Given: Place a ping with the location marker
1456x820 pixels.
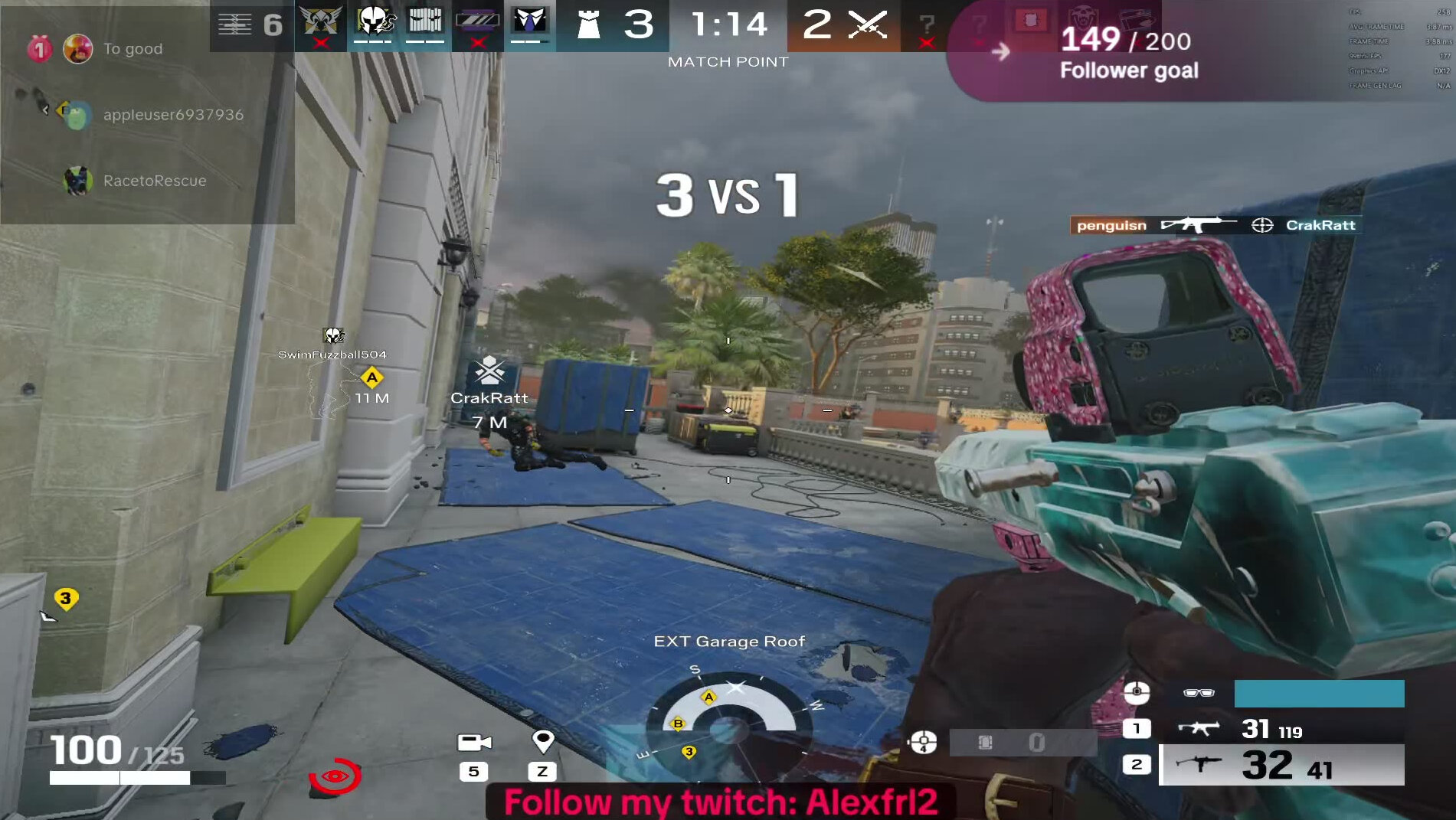Looking at the screenshot, I should tap(542, 741).
